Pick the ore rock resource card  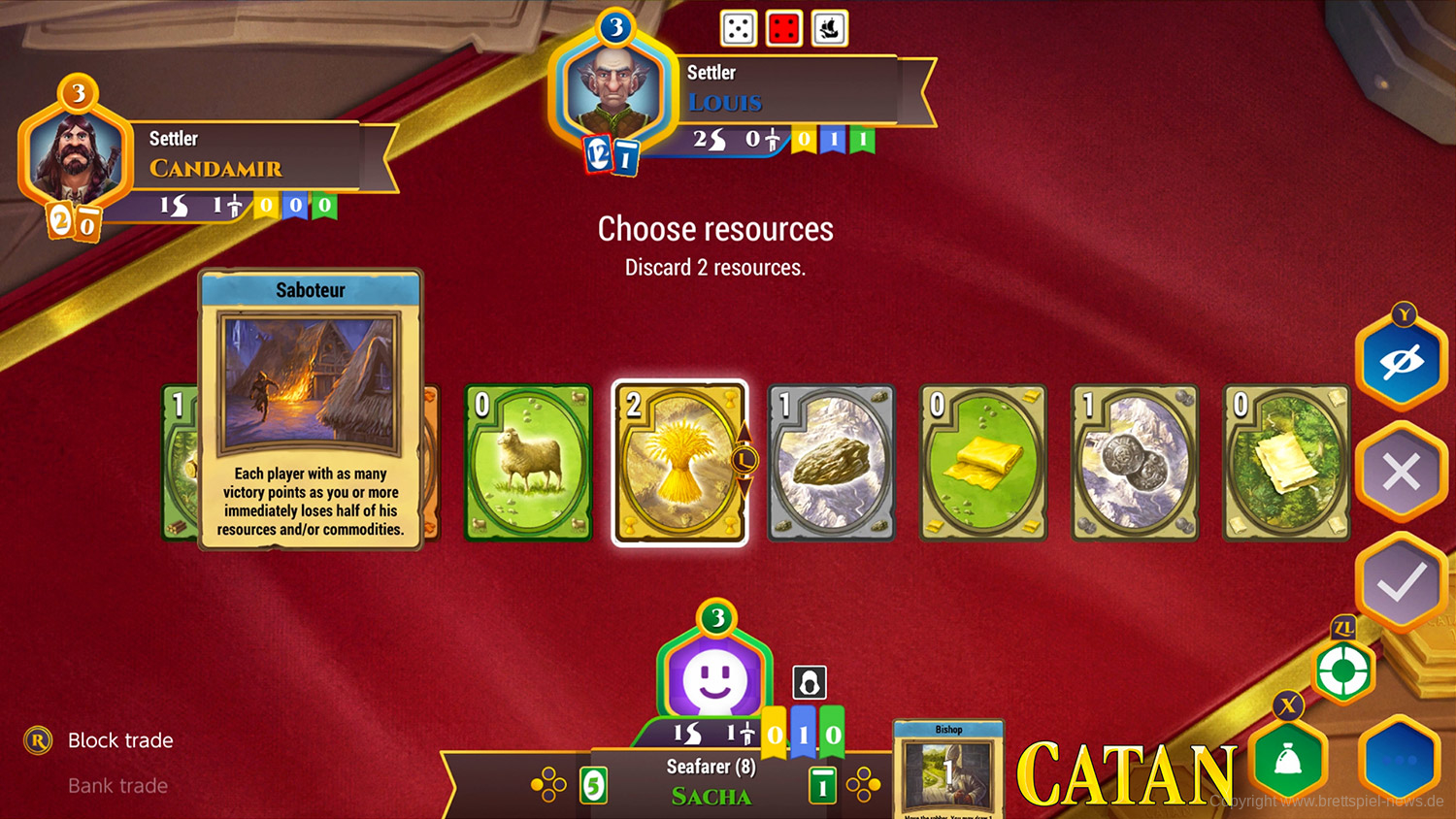(x=831, y=462)
